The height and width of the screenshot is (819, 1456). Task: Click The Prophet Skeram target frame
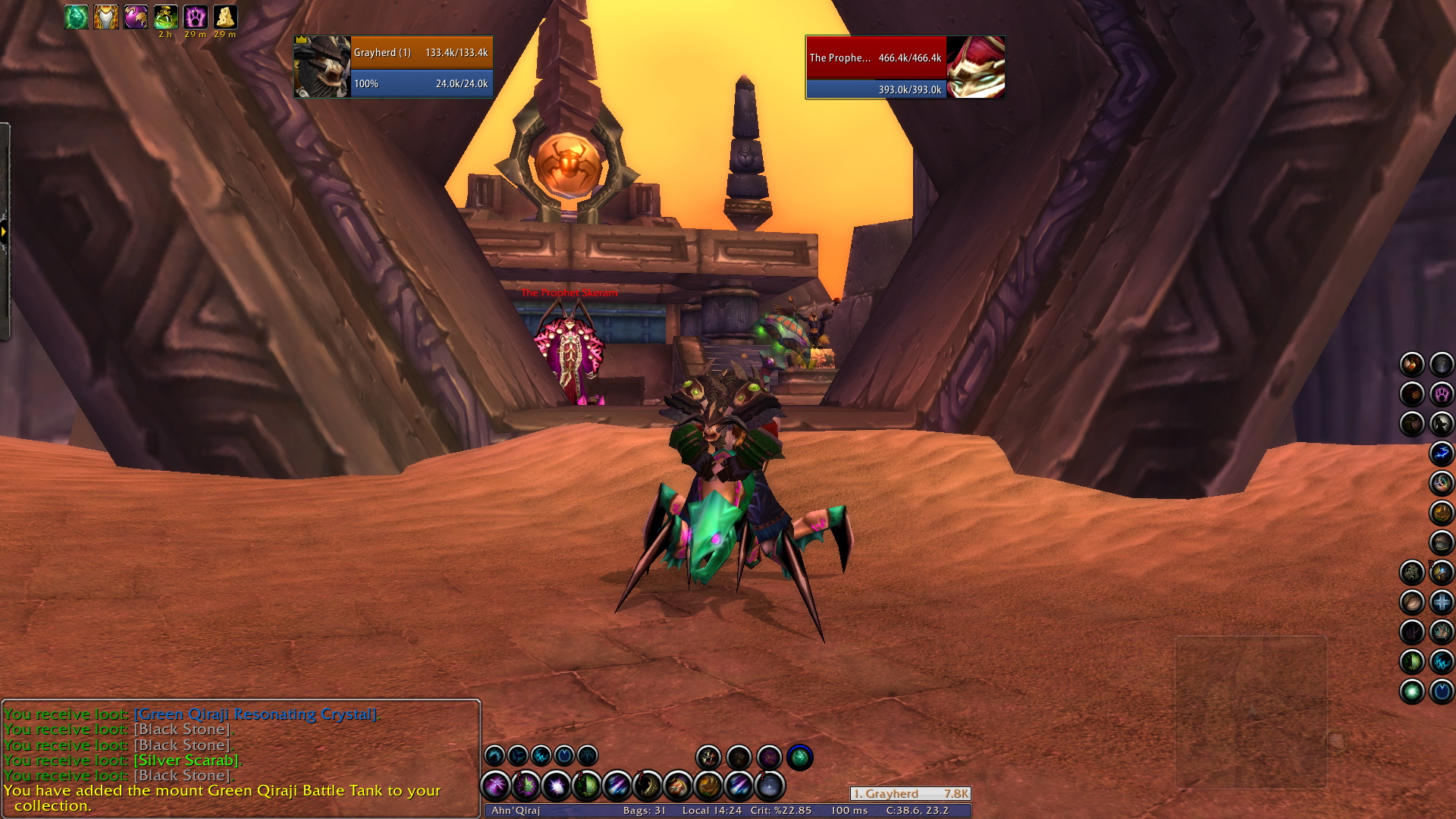point(905,67)
